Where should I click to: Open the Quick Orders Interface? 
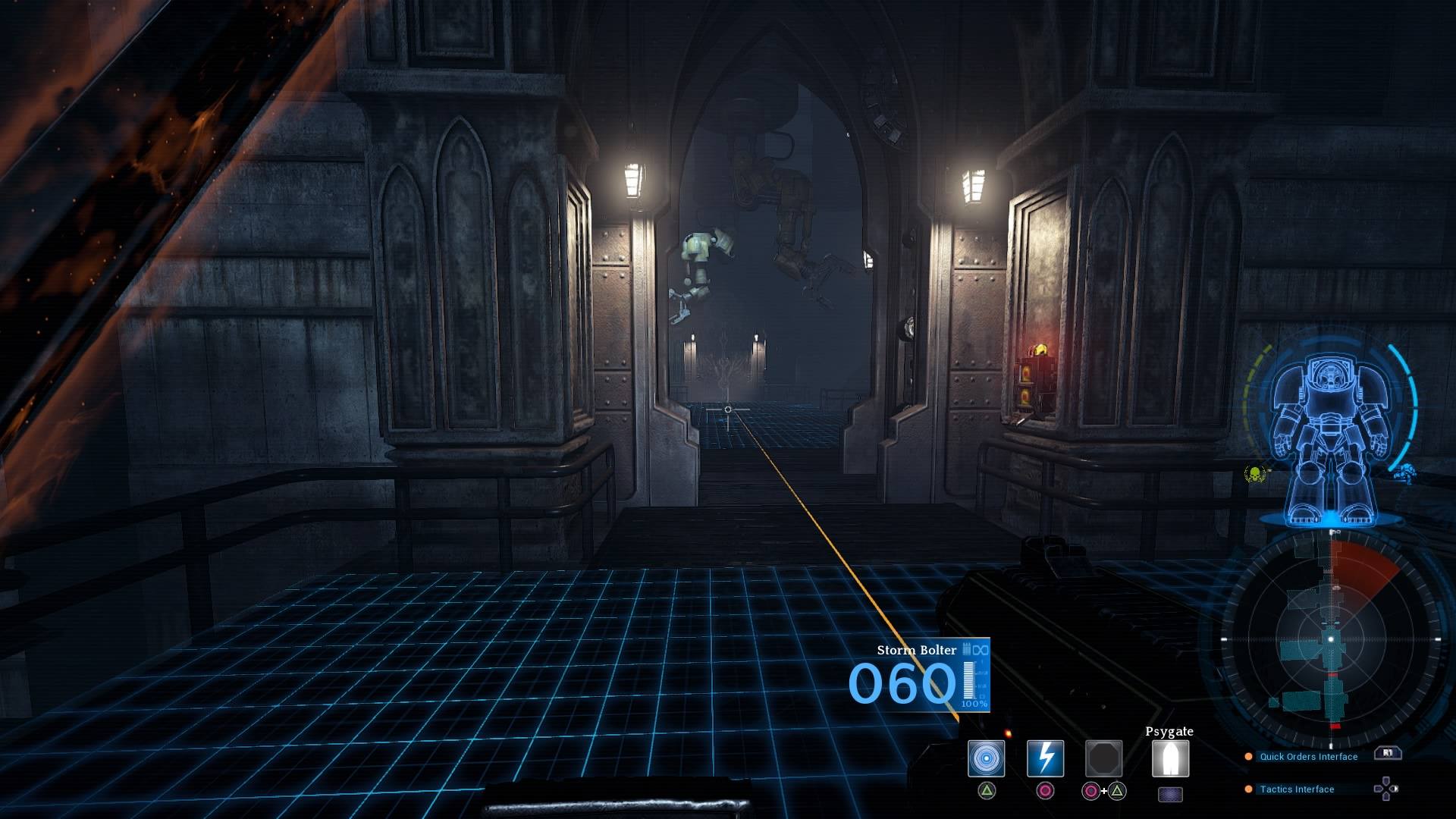(x=1308, y=757)
